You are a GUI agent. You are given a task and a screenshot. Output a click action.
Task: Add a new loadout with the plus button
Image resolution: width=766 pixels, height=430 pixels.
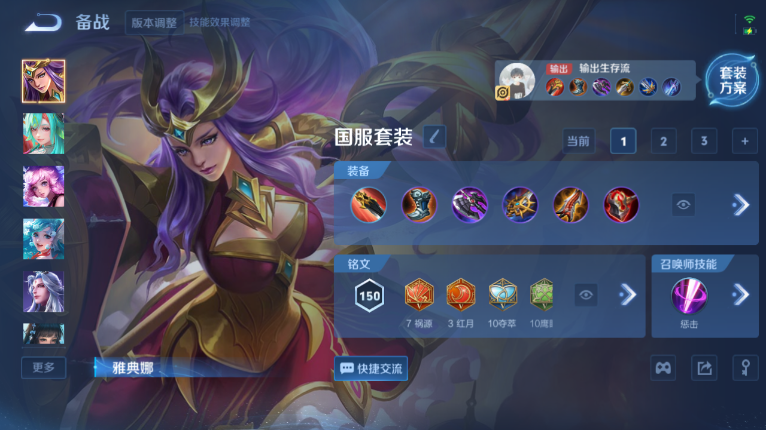tap(744, 141)
